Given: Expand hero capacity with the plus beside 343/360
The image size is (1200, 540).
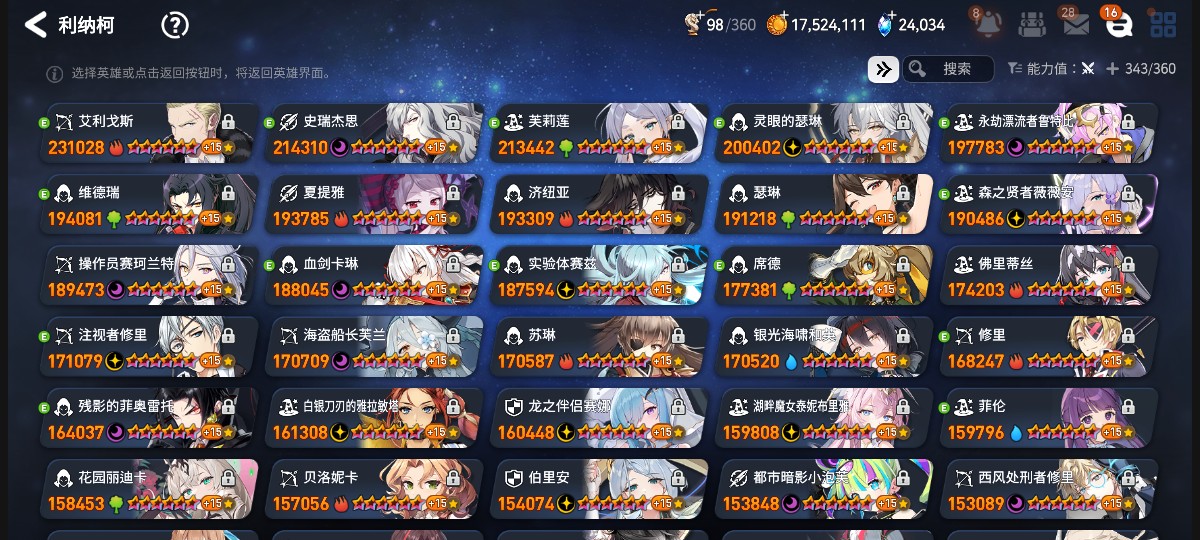Looking at the screenshot, I should (x=1112, y=69).
